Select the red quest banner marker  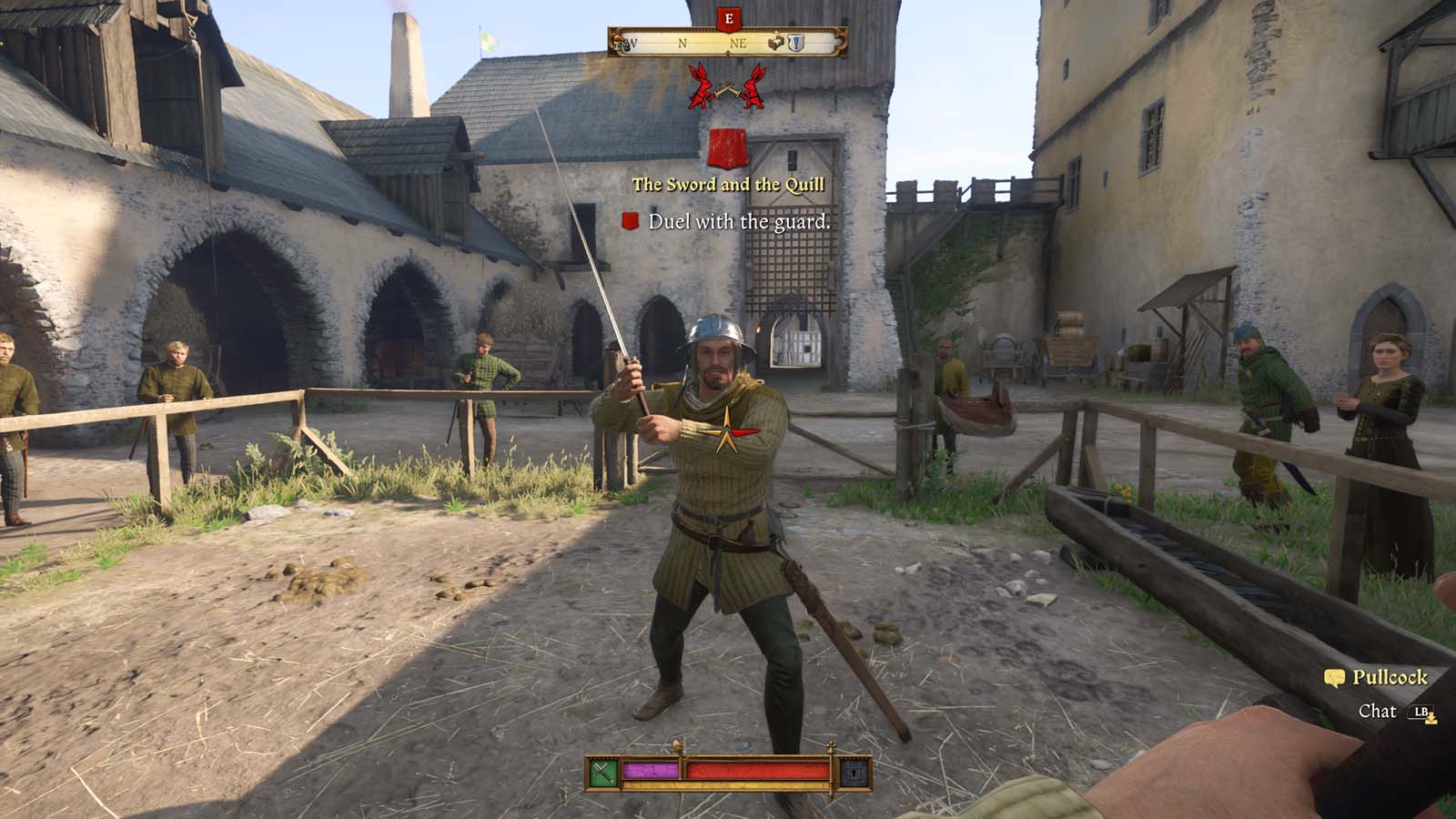(727, 146)
